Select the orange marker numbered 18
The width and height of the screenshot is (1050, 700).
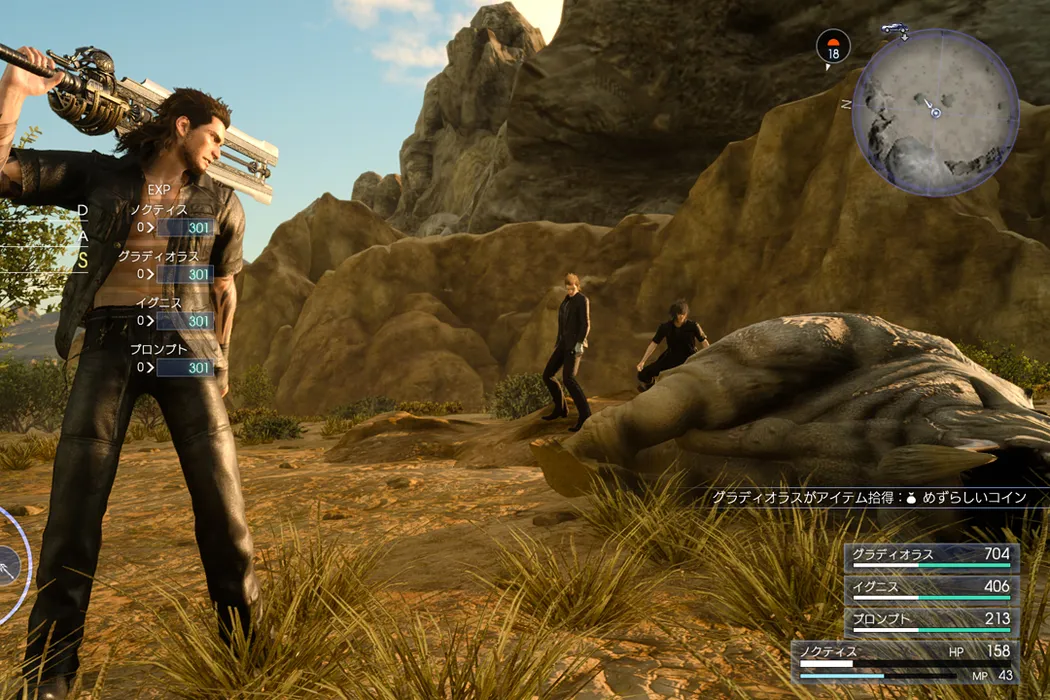833,46
